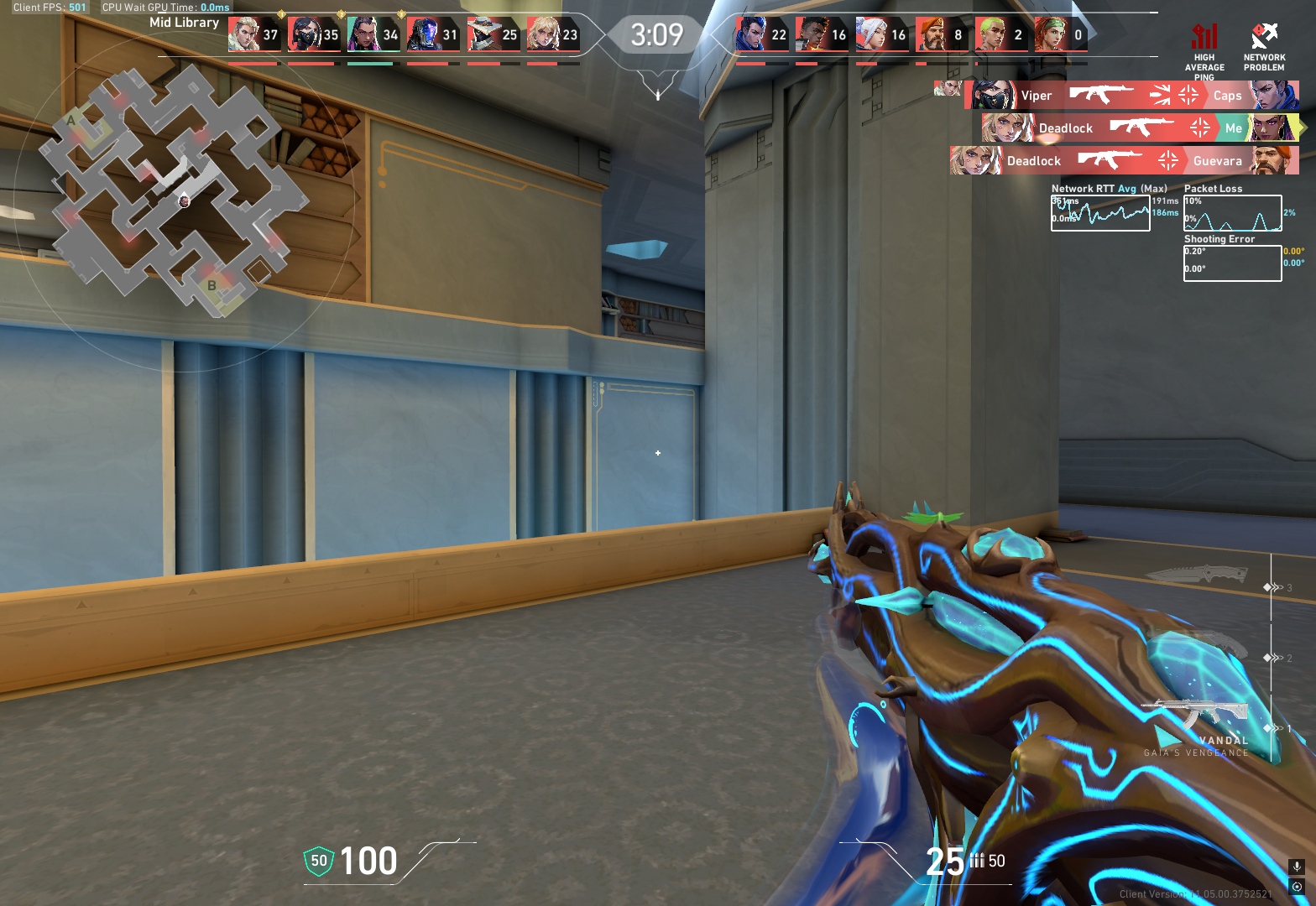Select the player portrait with score 35
This screenshot has height=906, width=1316.
click(303, 35)
